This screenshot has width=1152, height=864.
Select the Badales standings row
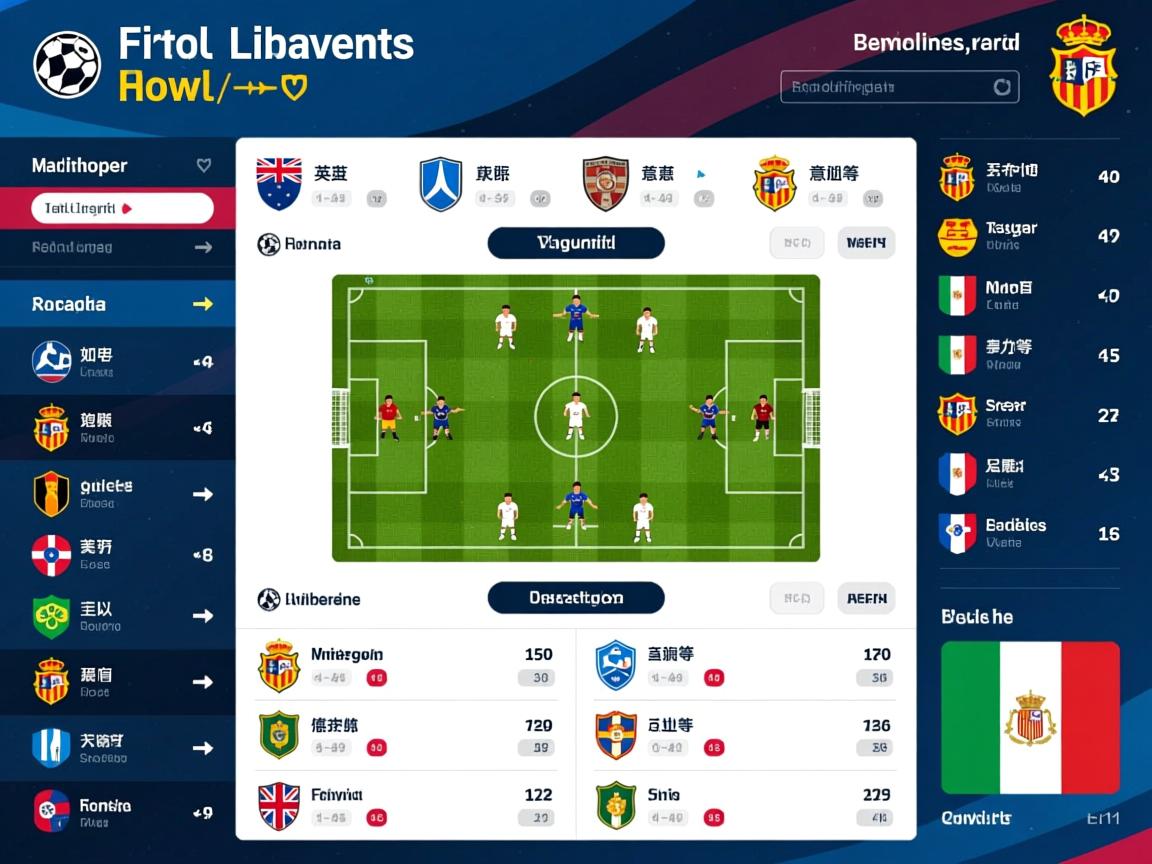(x=1030, y=534)
